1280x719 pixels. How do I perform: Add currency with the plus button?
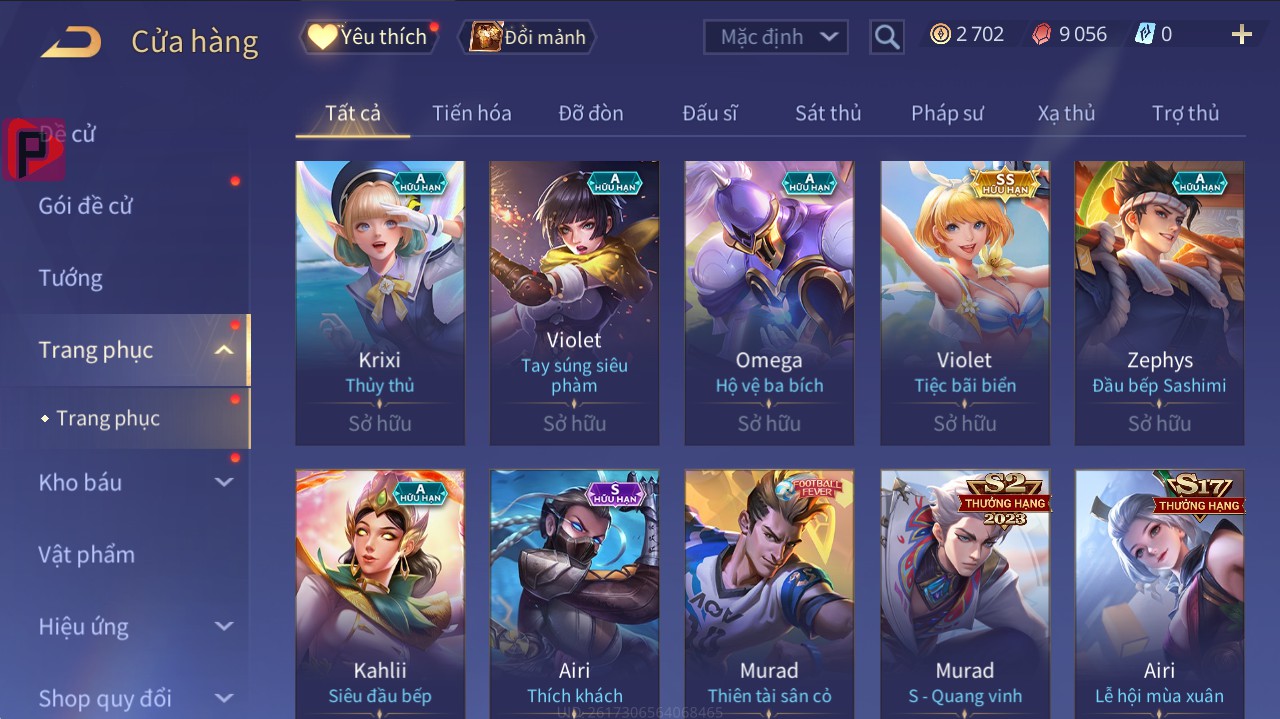click(x=1241, y=35)
